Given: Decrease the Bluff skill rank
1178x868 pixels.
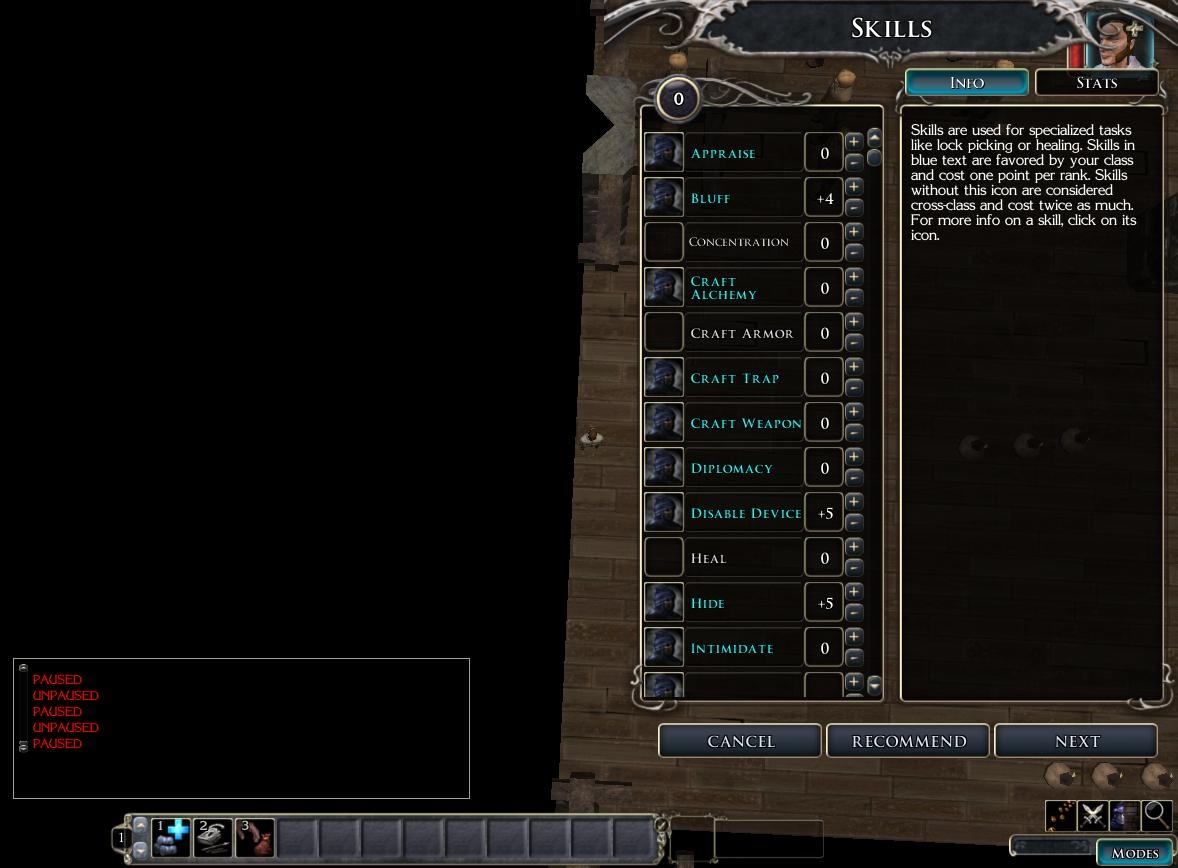Looking at the screenshot, I should (854, 208).
